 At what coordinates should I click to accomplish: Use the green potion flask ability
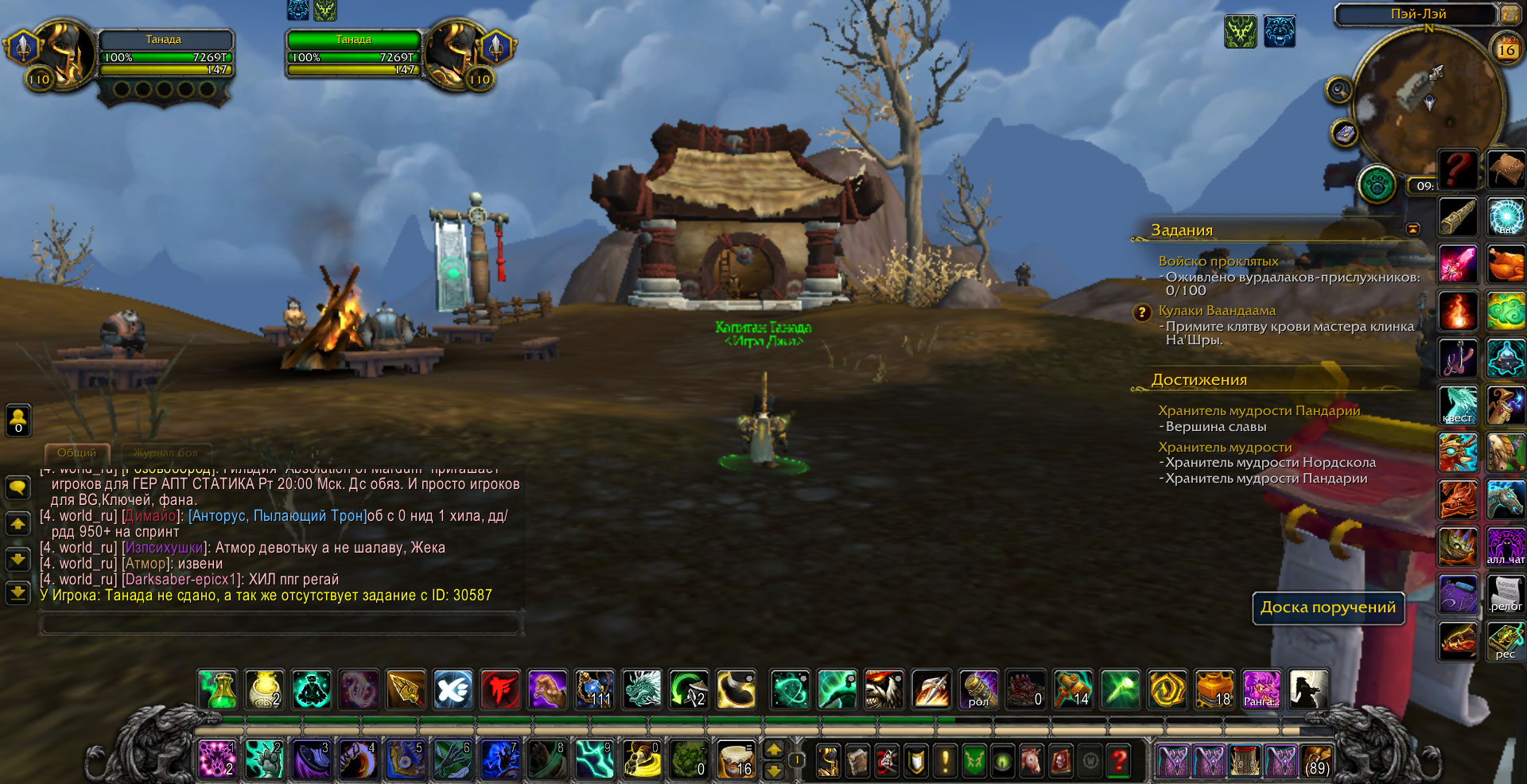coord(219,689)
